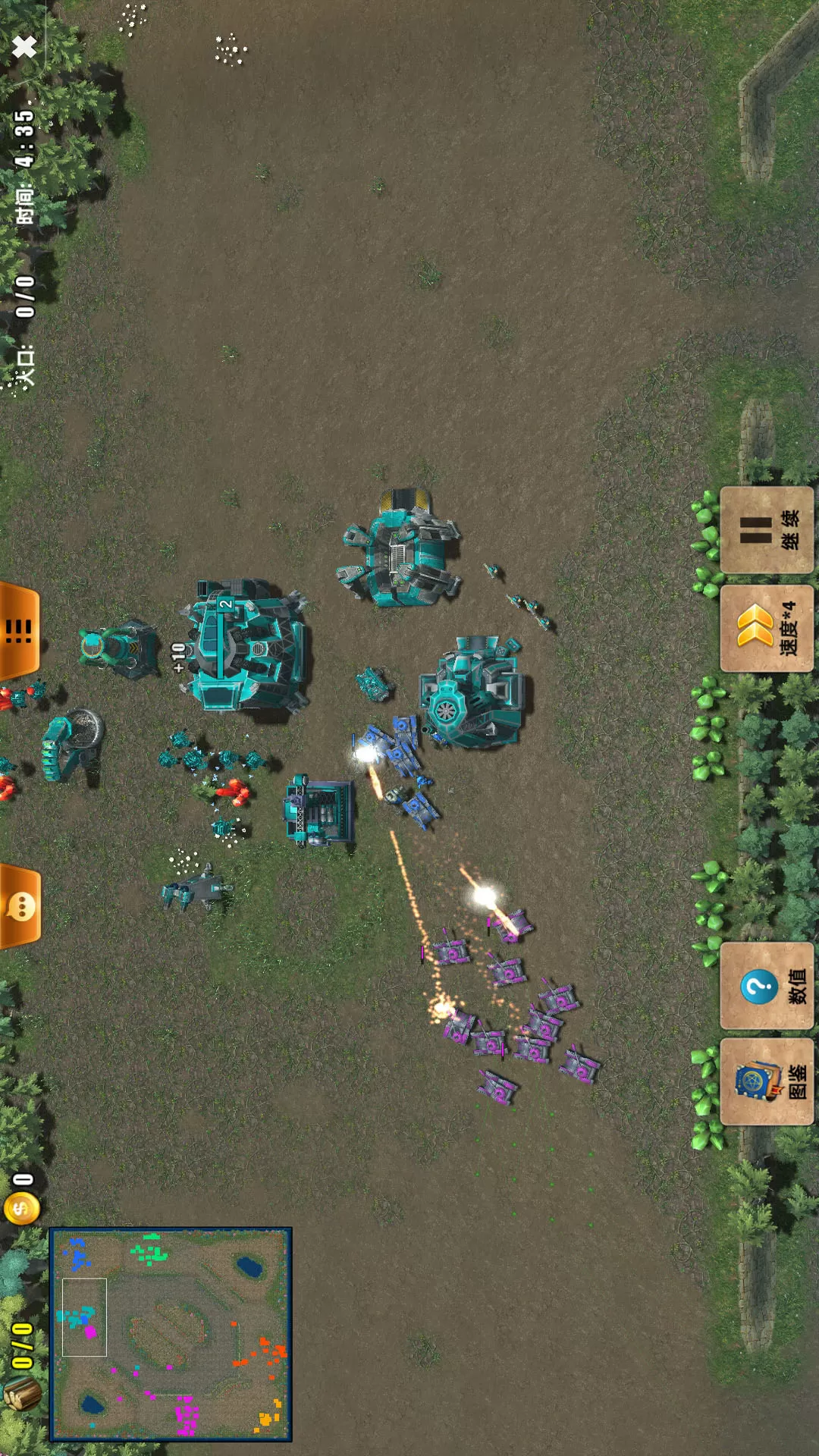
Task: Open the 数值 stats button
Action: [x=767, y=986]
